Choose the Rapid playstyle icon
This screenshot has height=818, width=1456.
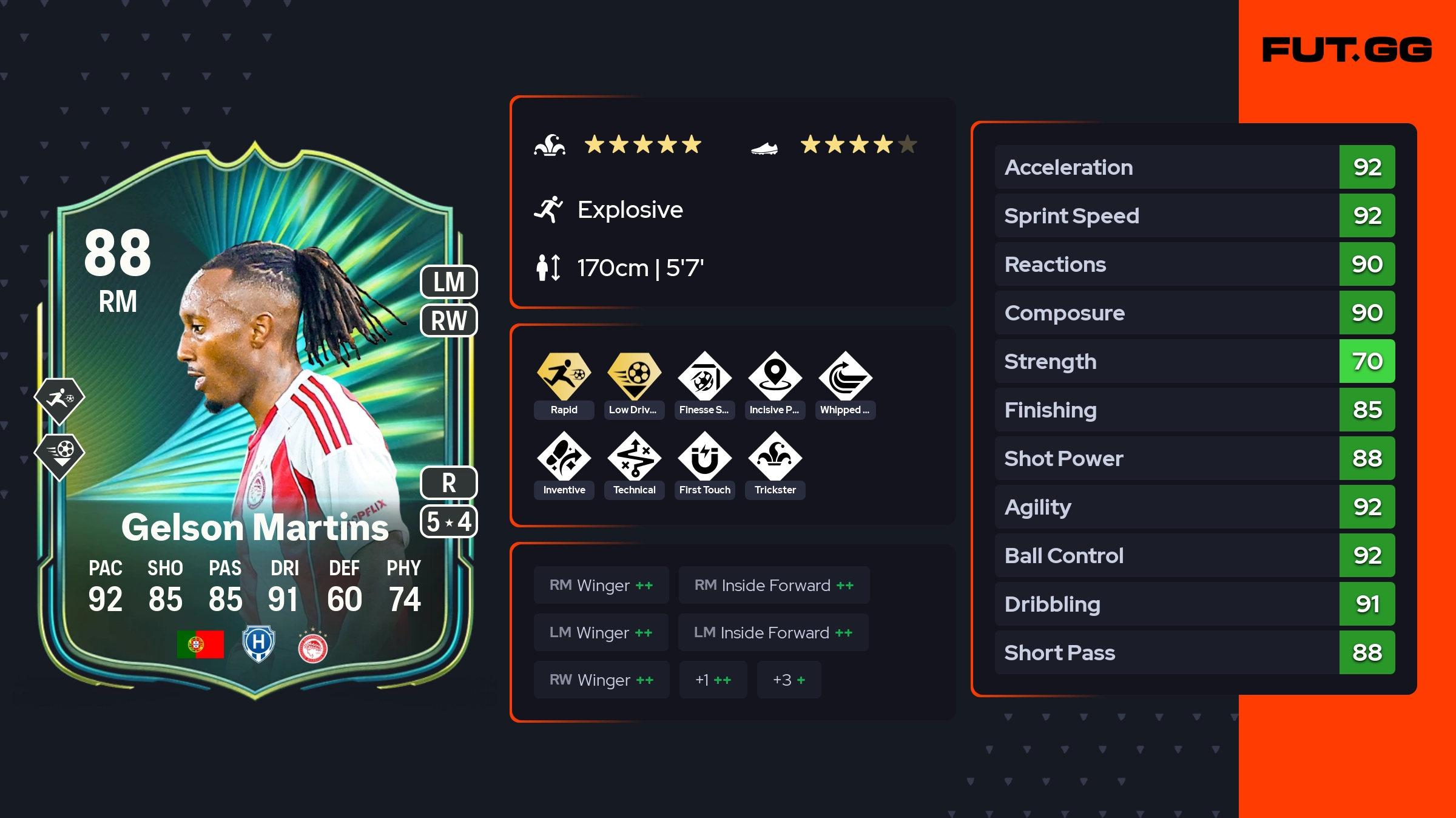click(x=564, y=376)
